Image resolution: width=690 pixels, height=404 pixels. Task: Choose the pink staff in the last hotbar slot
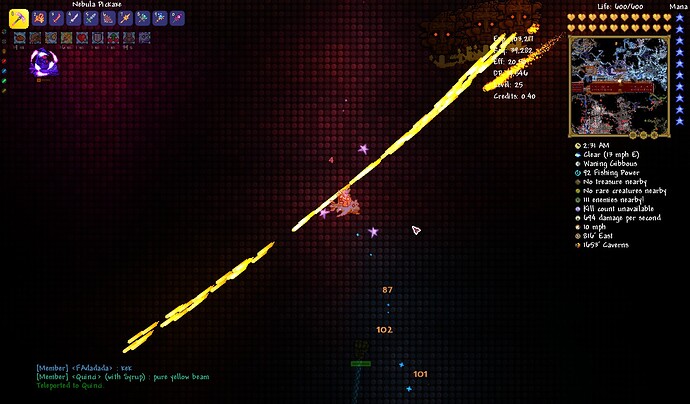tap(177, 18)
